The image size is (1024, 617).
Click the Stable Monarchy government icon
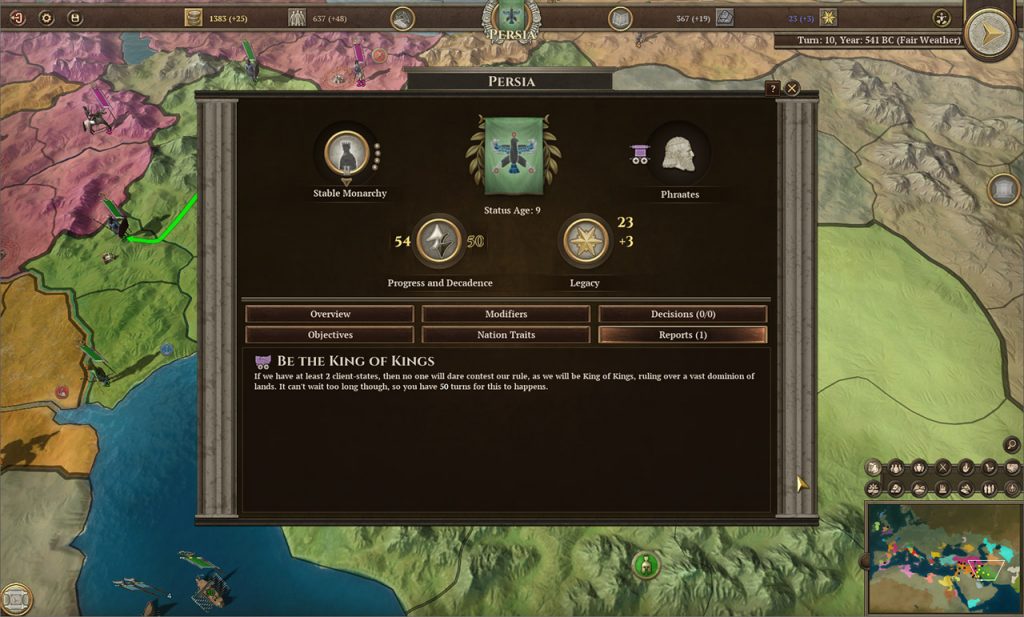(347, 153)
